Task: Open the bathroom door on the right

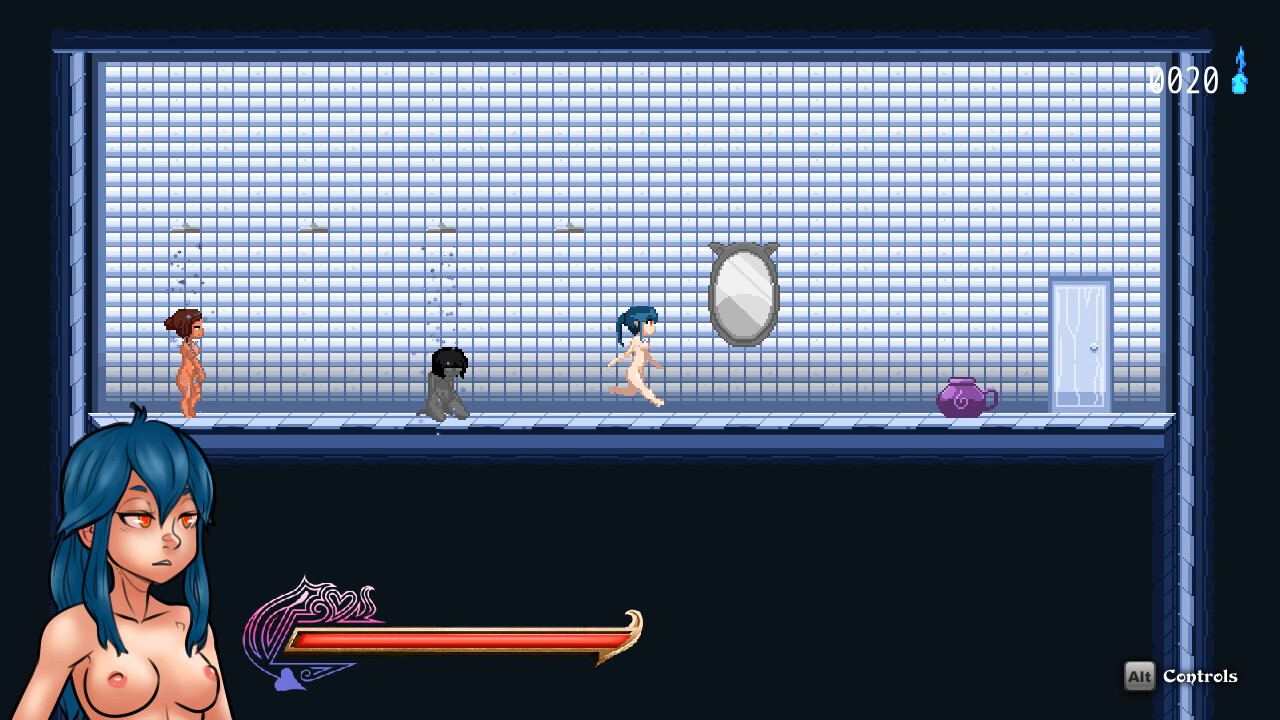Action: (1081, 348)
